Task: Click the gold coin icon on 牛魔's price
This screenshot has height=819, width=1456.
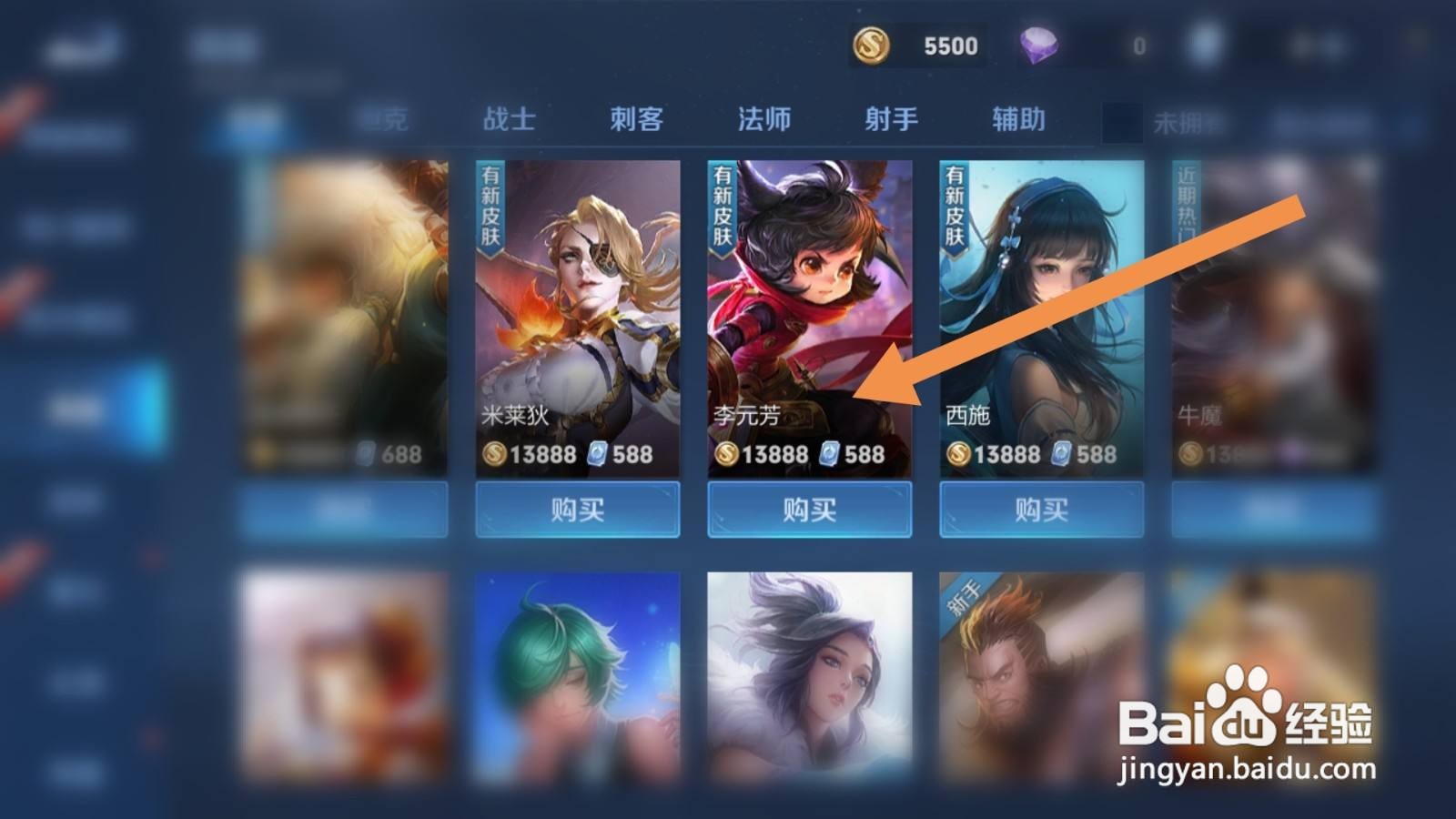Action: (x=1189, y=453)
